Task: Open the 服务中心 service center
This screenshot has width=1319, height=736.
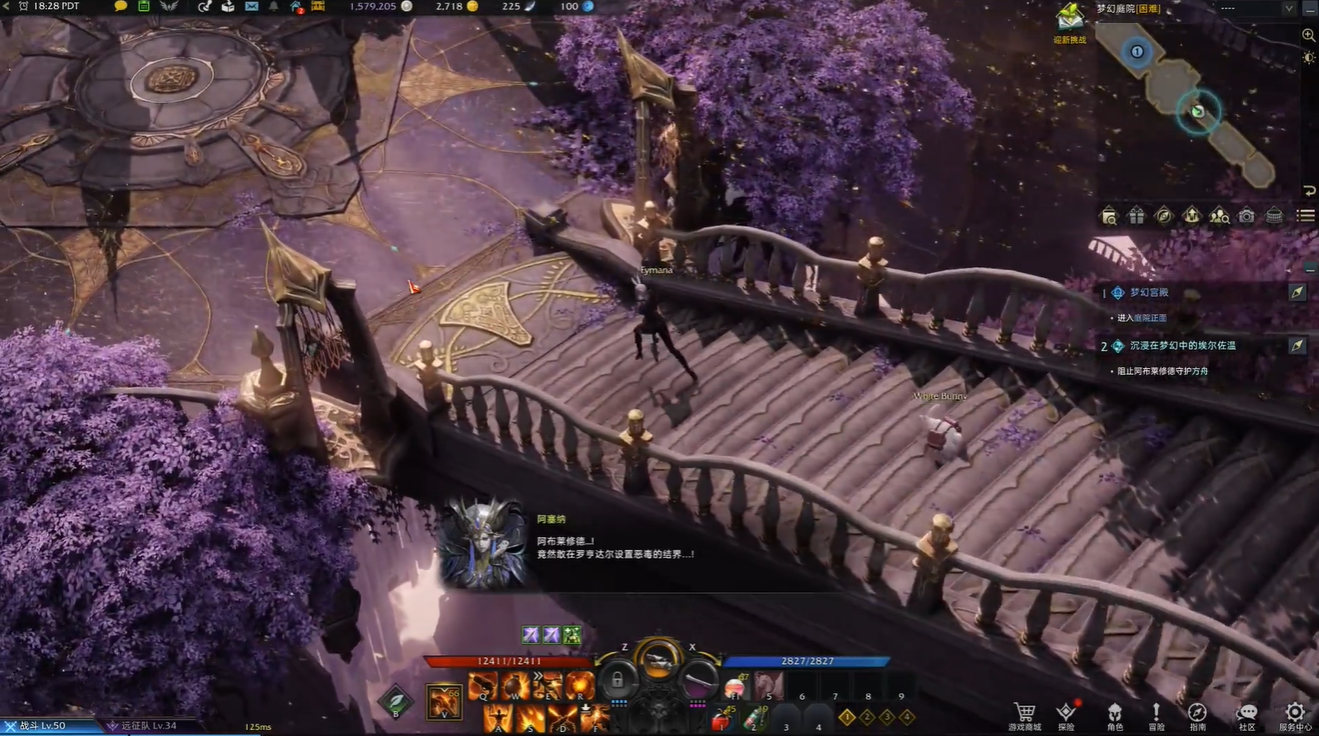Action: (1295, 715)
